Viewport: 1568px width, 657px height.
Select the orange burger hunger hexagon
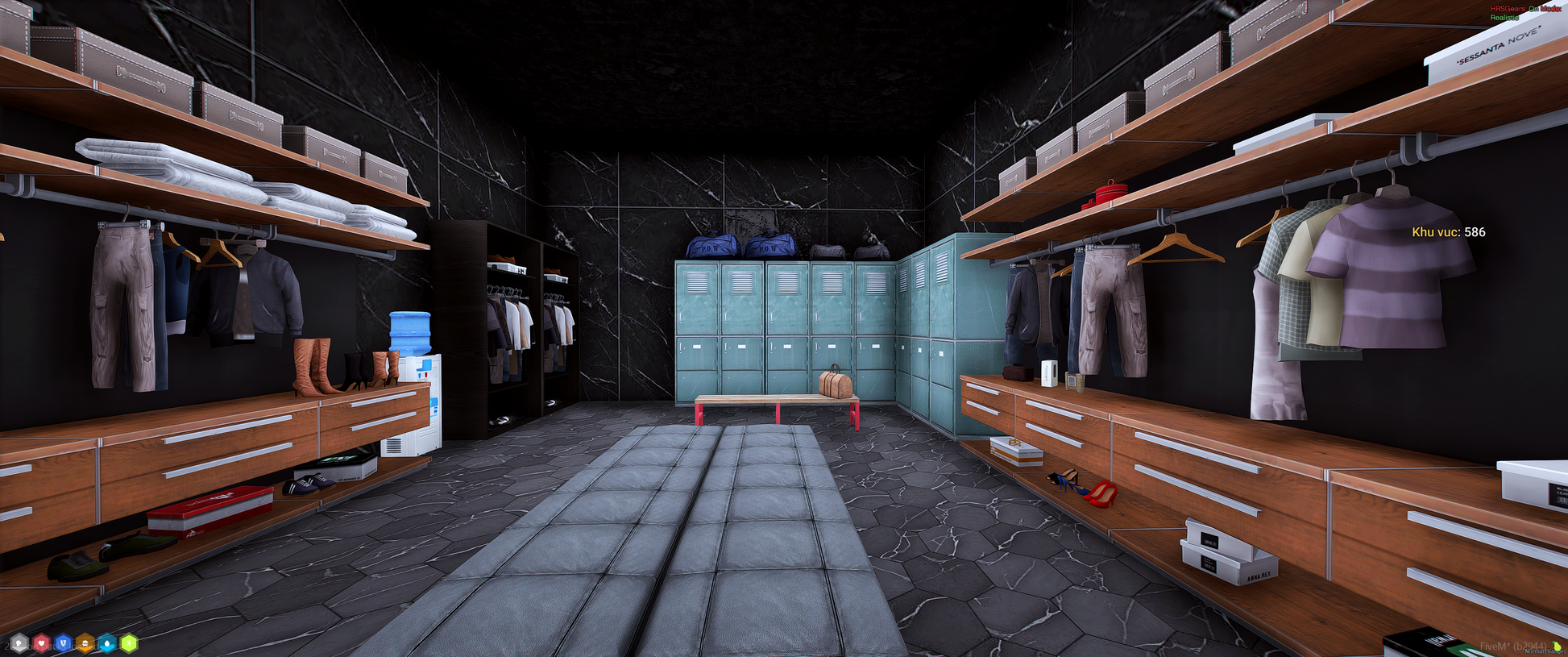85,643
